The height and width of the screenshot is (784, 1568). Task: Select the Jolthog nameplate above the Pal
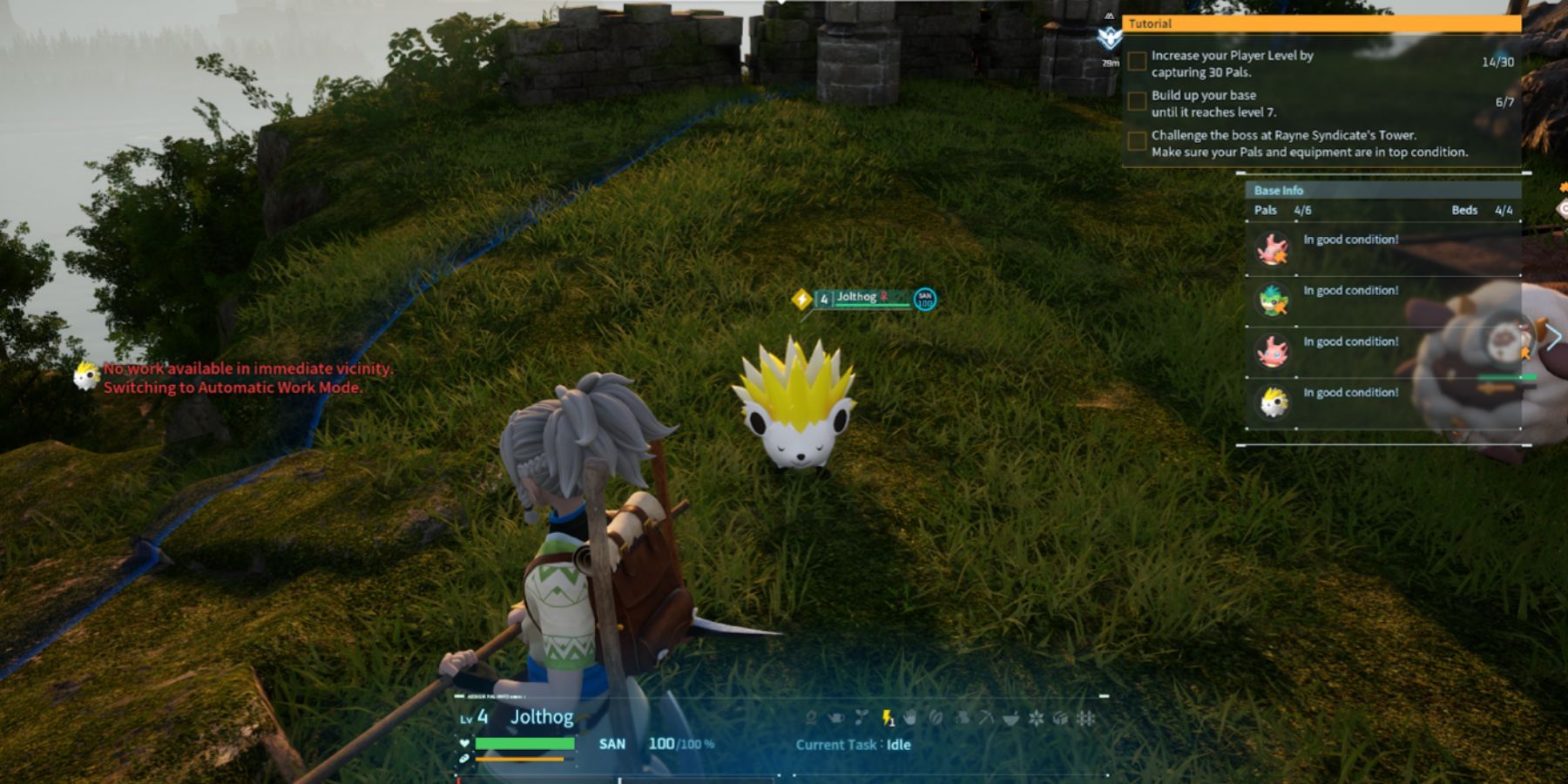click(x=858, y=299)
